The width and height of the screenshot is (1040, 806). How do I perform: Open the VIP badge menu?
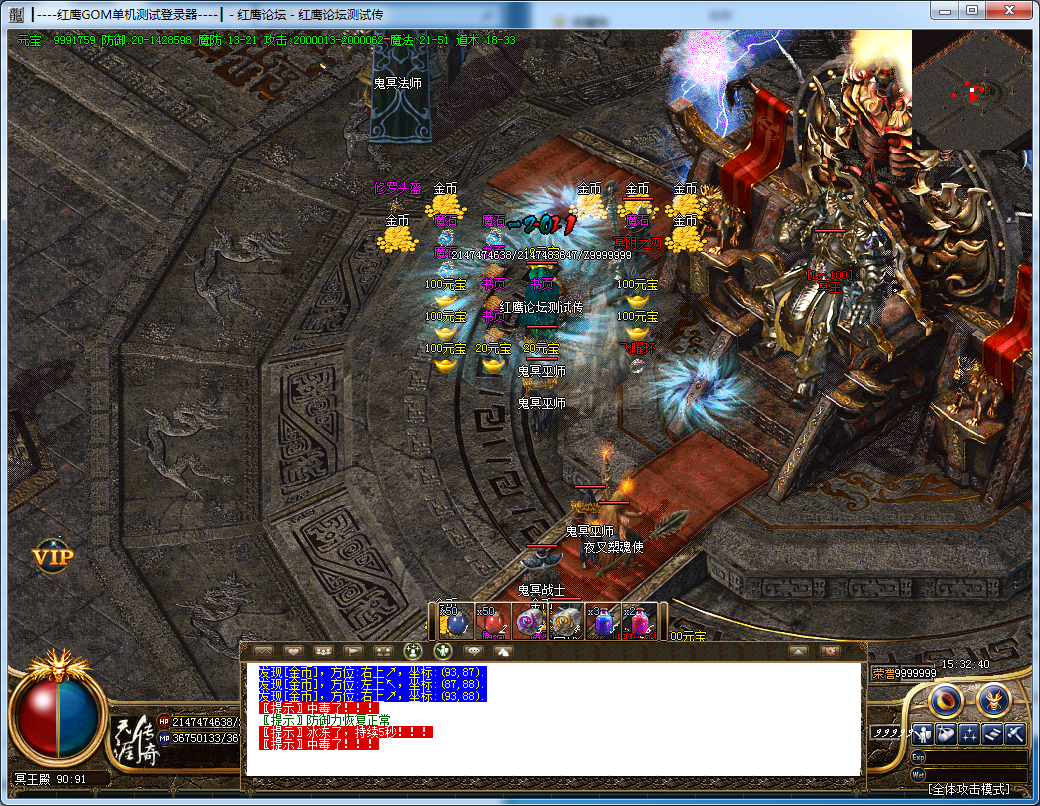(52, 557)
